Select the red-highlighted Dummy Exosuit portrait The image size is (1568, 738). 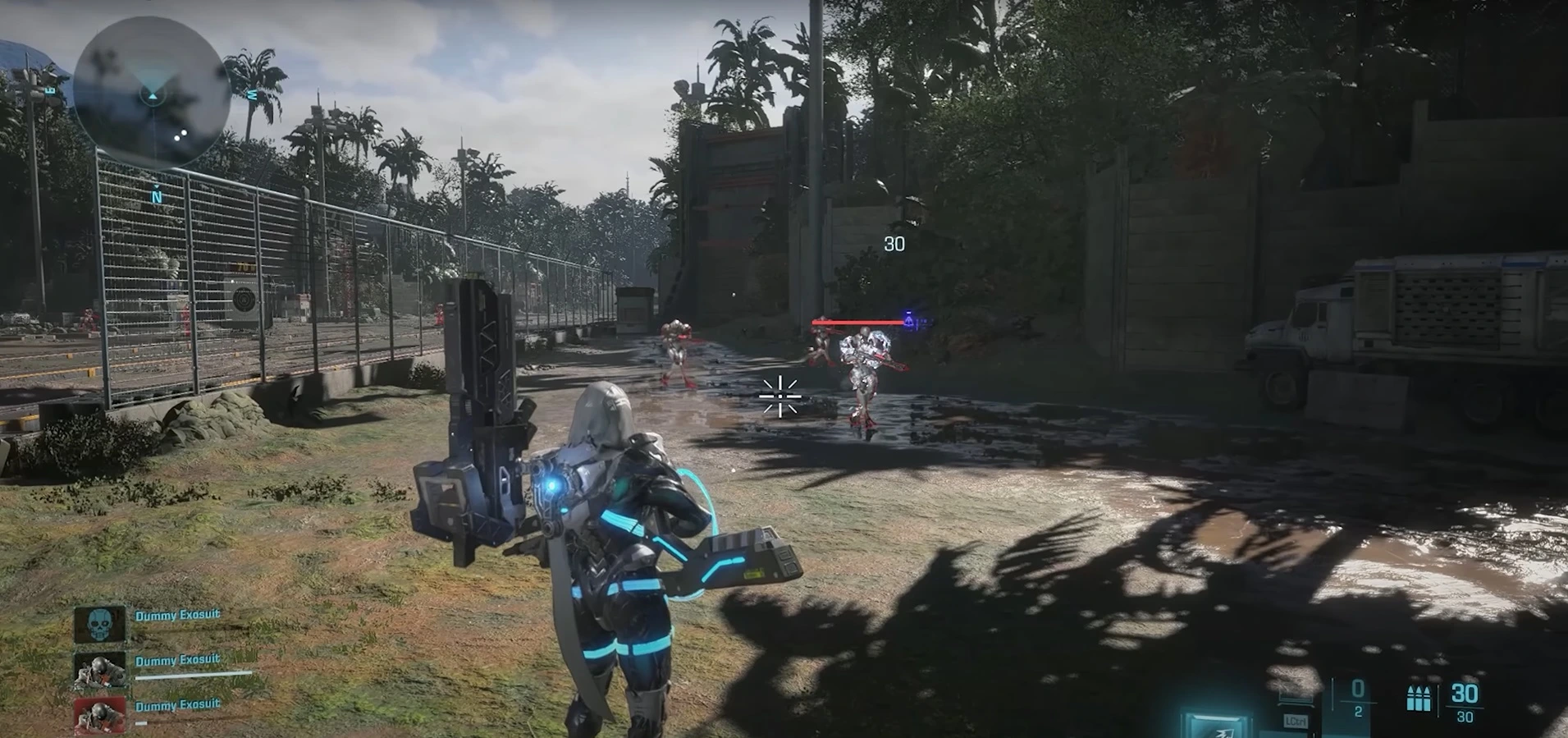click(100, 716)
